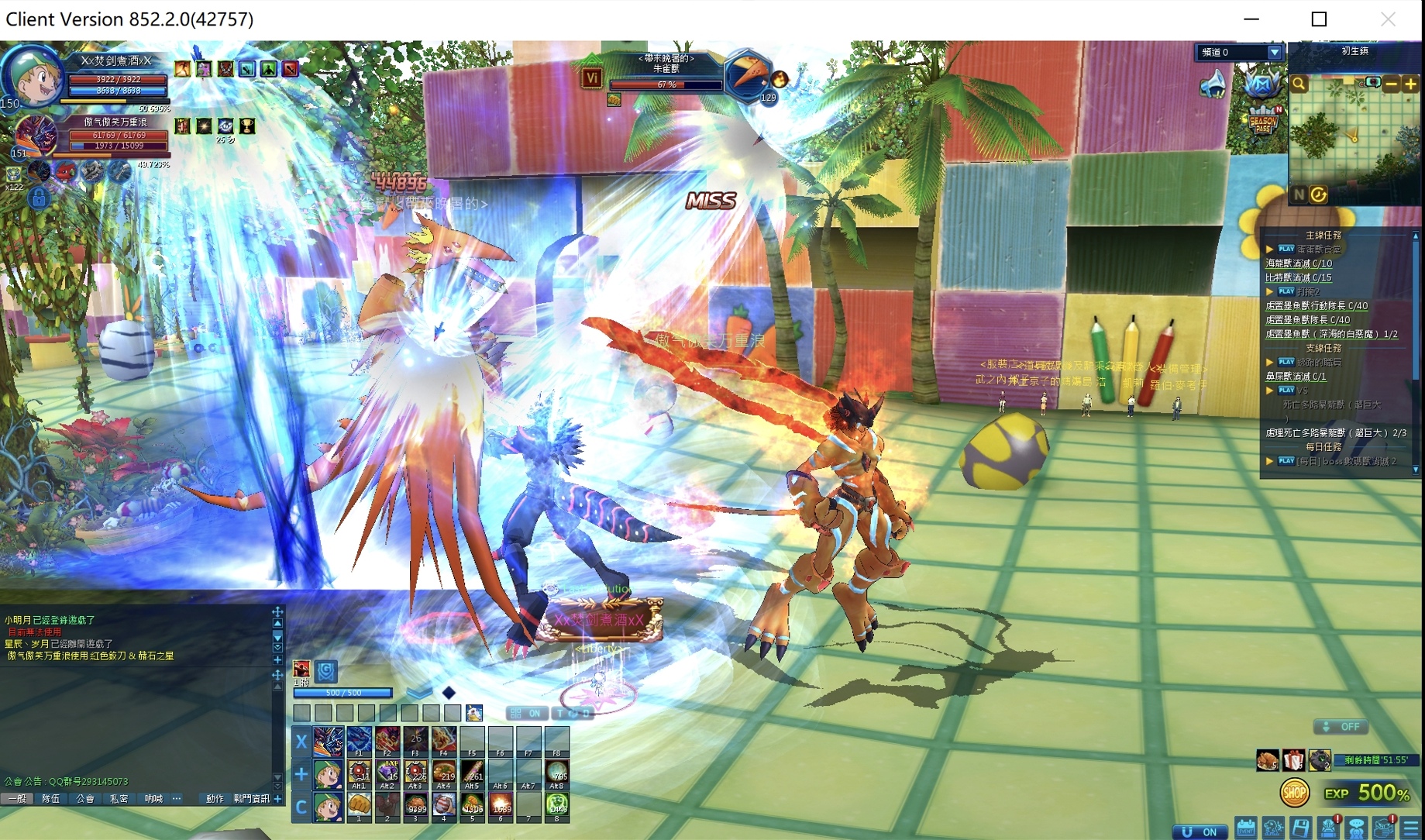Switch chat to the 公會 tab
Image resolution: width=1425 pixels, height=840 pixels.
pos(85,798)
